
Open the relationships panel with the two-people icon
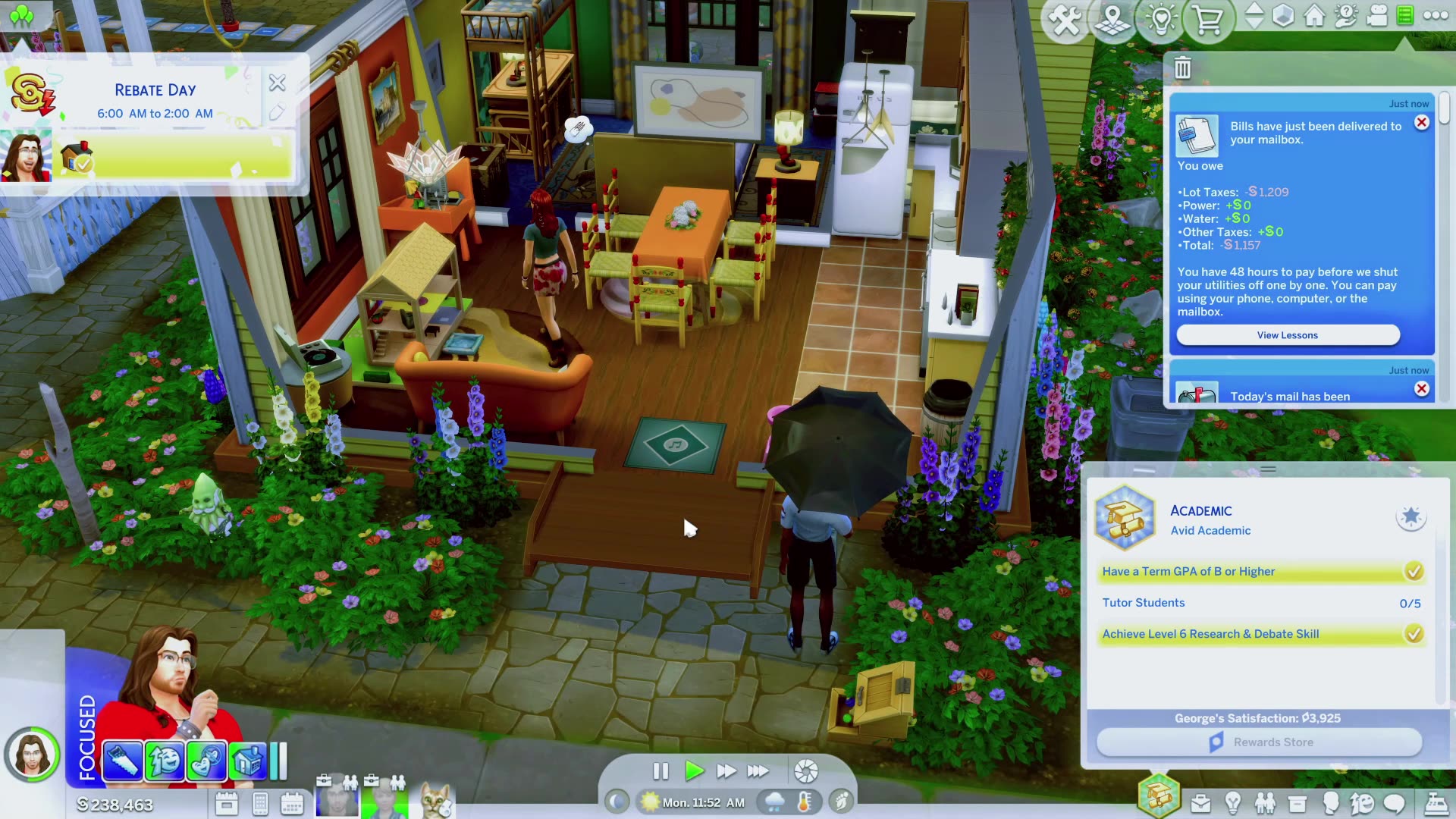pyautogui.click(x=1265, y=802)
